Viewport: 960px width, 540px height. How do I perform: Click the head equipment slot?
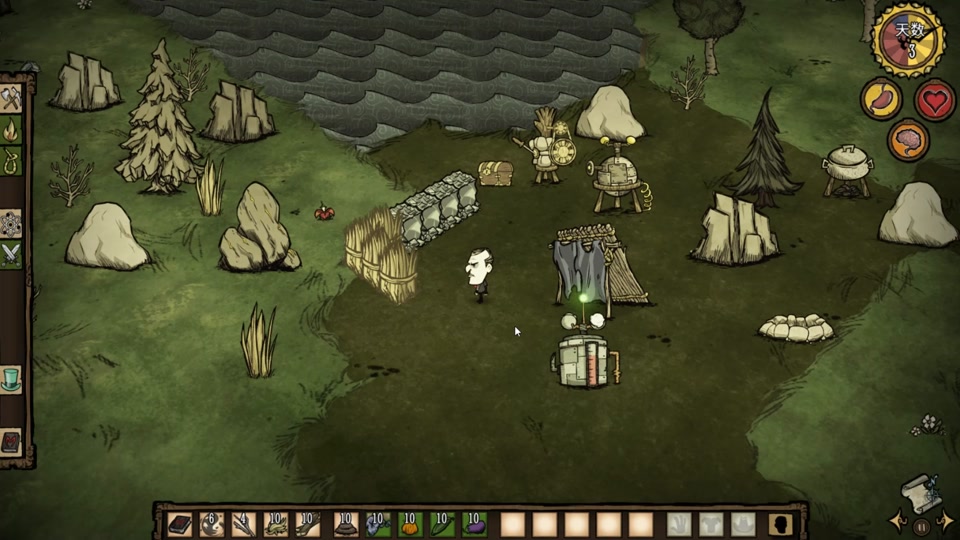click(x=743, y=524)
